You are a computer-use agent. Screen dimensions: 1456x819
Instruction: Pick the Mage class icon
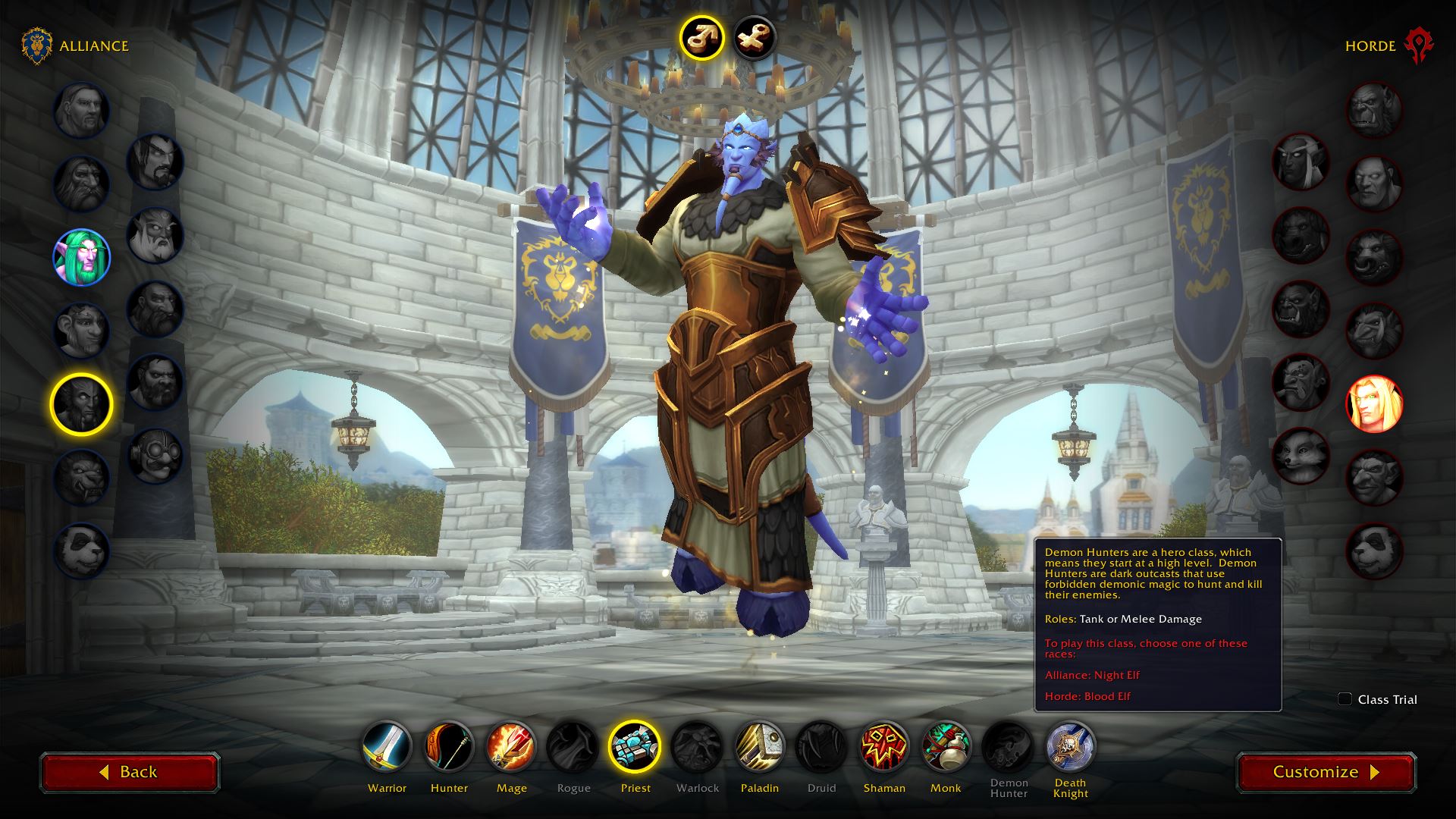pos(511,746)
